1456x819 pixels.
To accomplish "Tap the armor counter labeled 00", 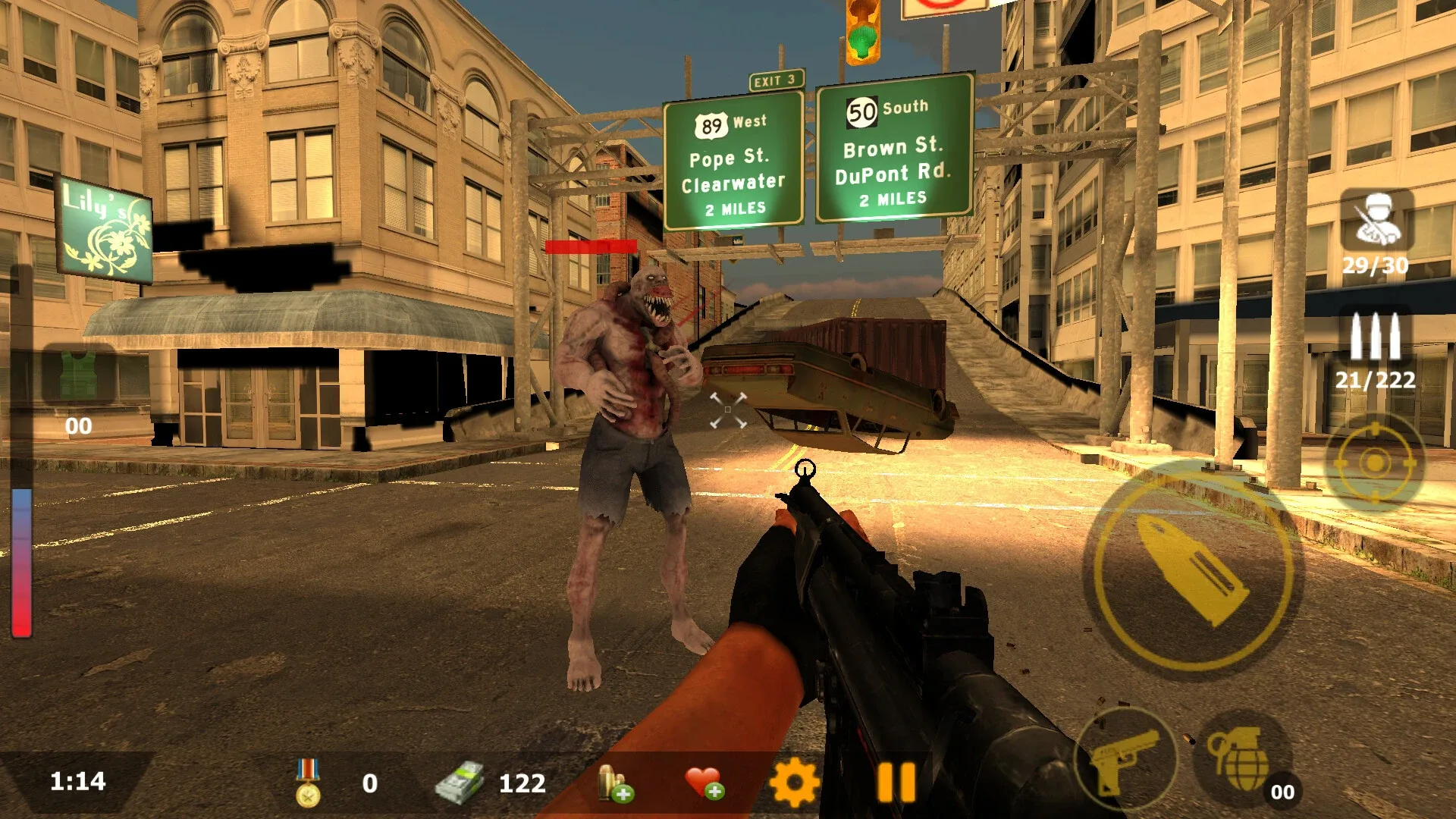I will point(80,425).
